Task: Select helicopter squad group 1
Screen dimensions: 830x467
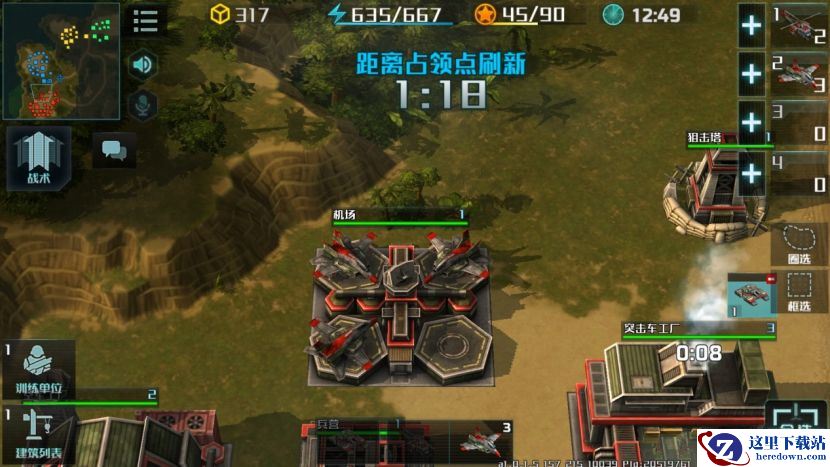Action: pos(799,25)
